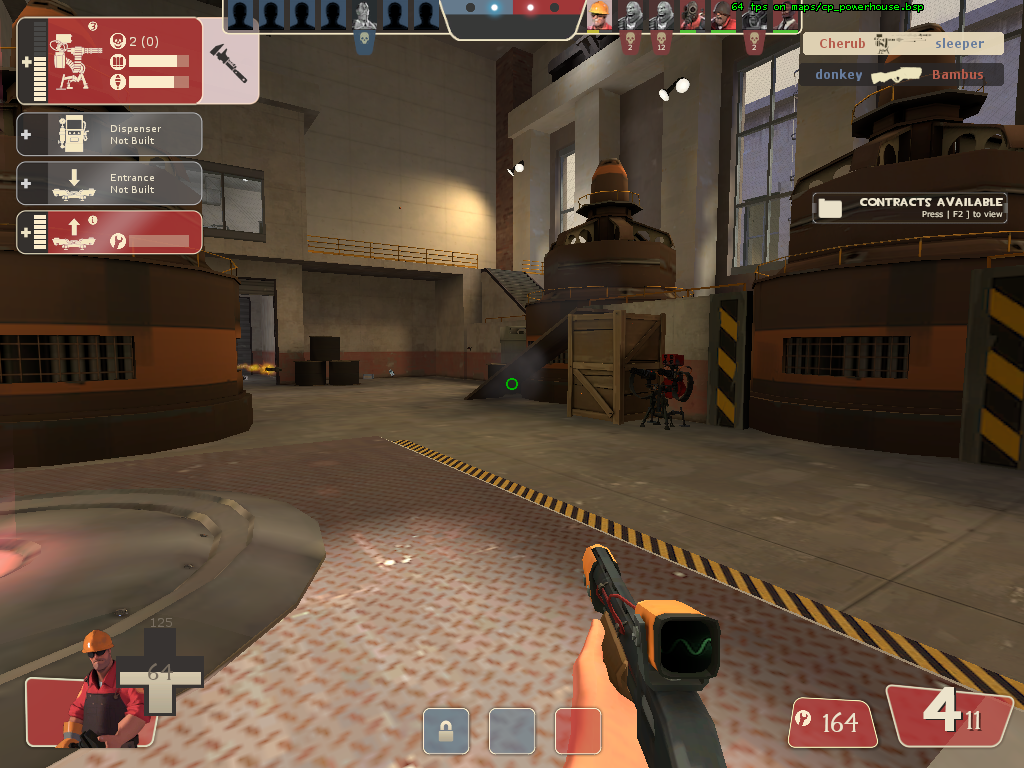The width and height of the screenshot is (1024, 768).
Task: Select the Dispenser Not Built panel
Action: tap(110, 134)
